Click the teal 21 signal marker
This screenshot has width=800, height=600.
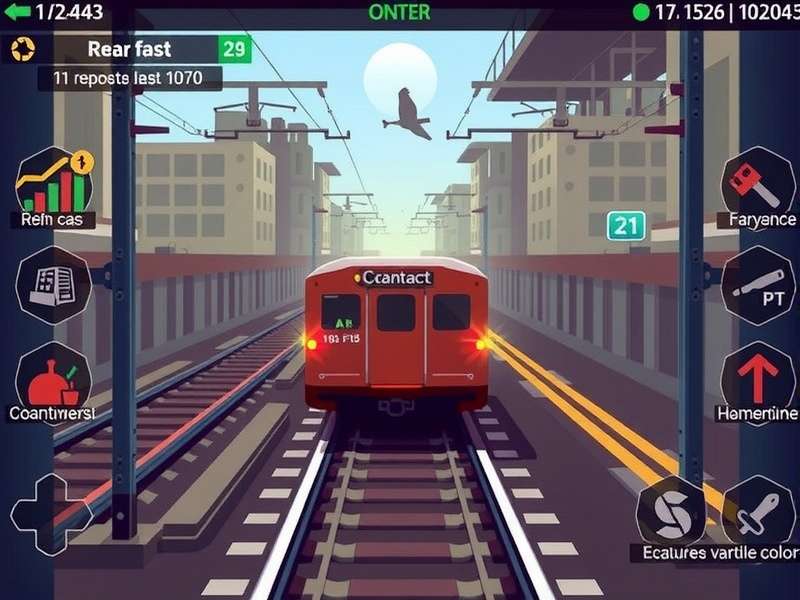point(626,226)
